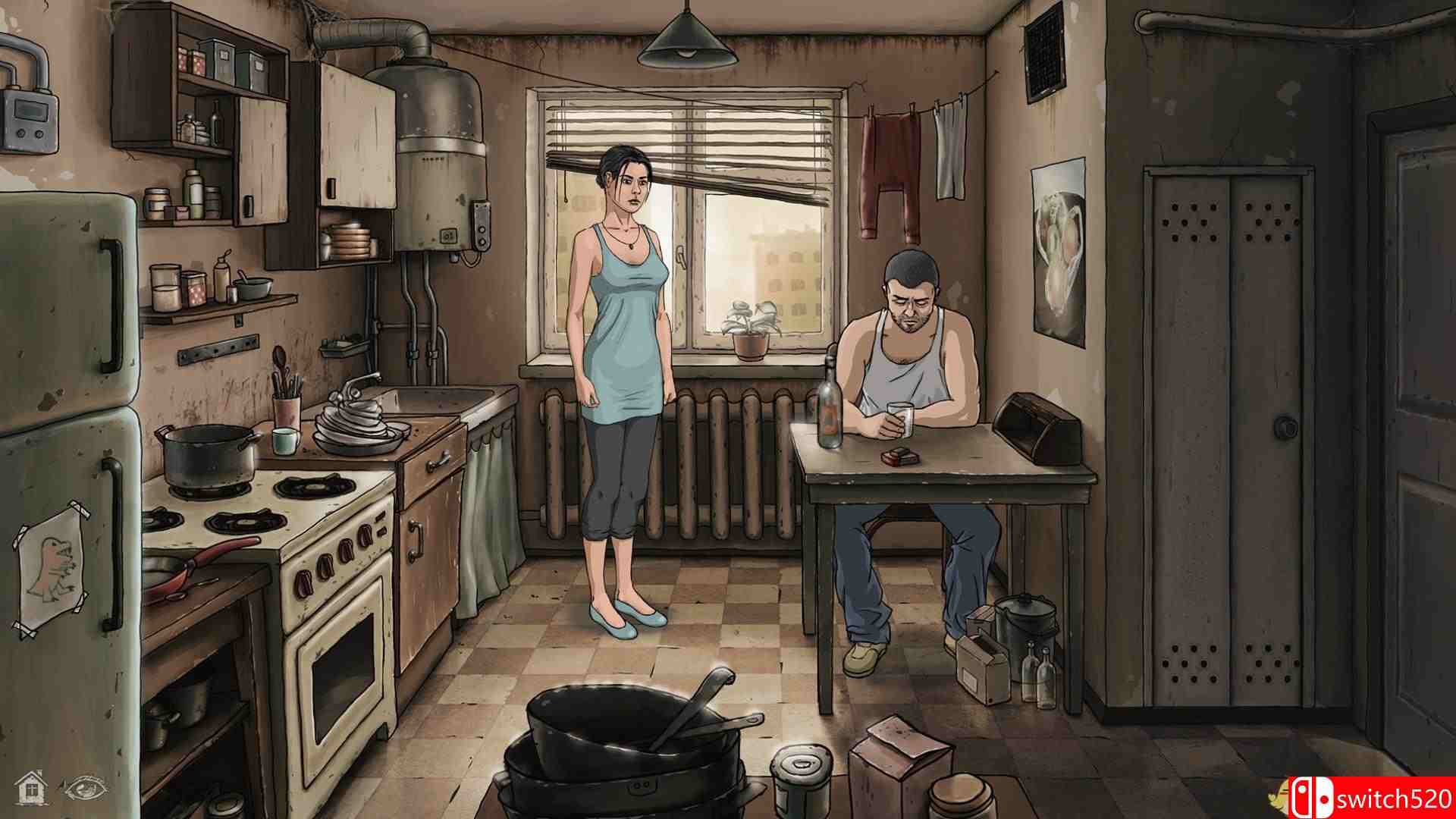
Task: Click the child's drawing taped to the fridge
Action: pyautogui.click(x=51, y=563)
